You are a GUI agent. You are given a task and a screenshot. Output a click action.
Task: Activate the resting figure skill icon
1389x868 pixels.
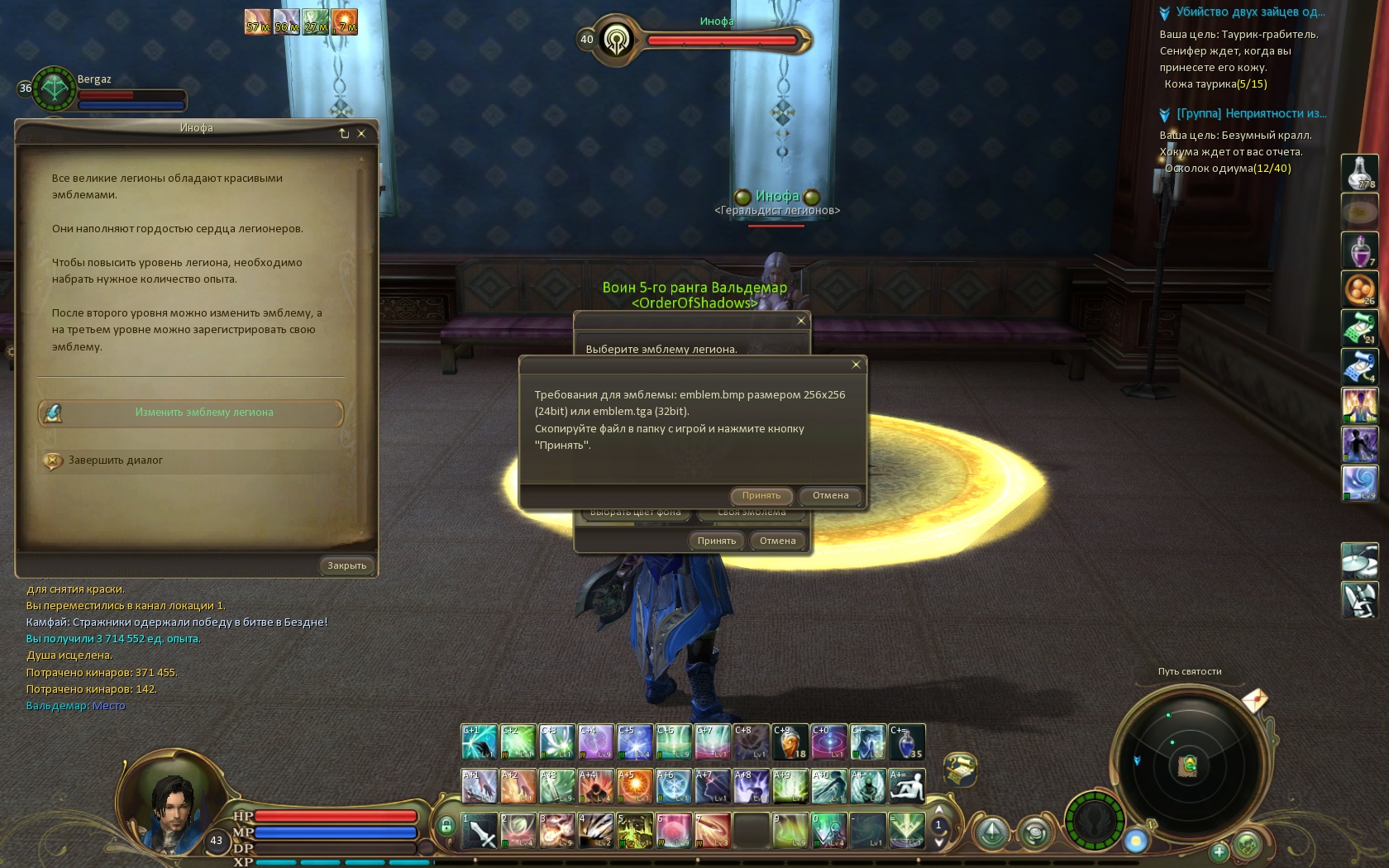(x=906, y=786)
